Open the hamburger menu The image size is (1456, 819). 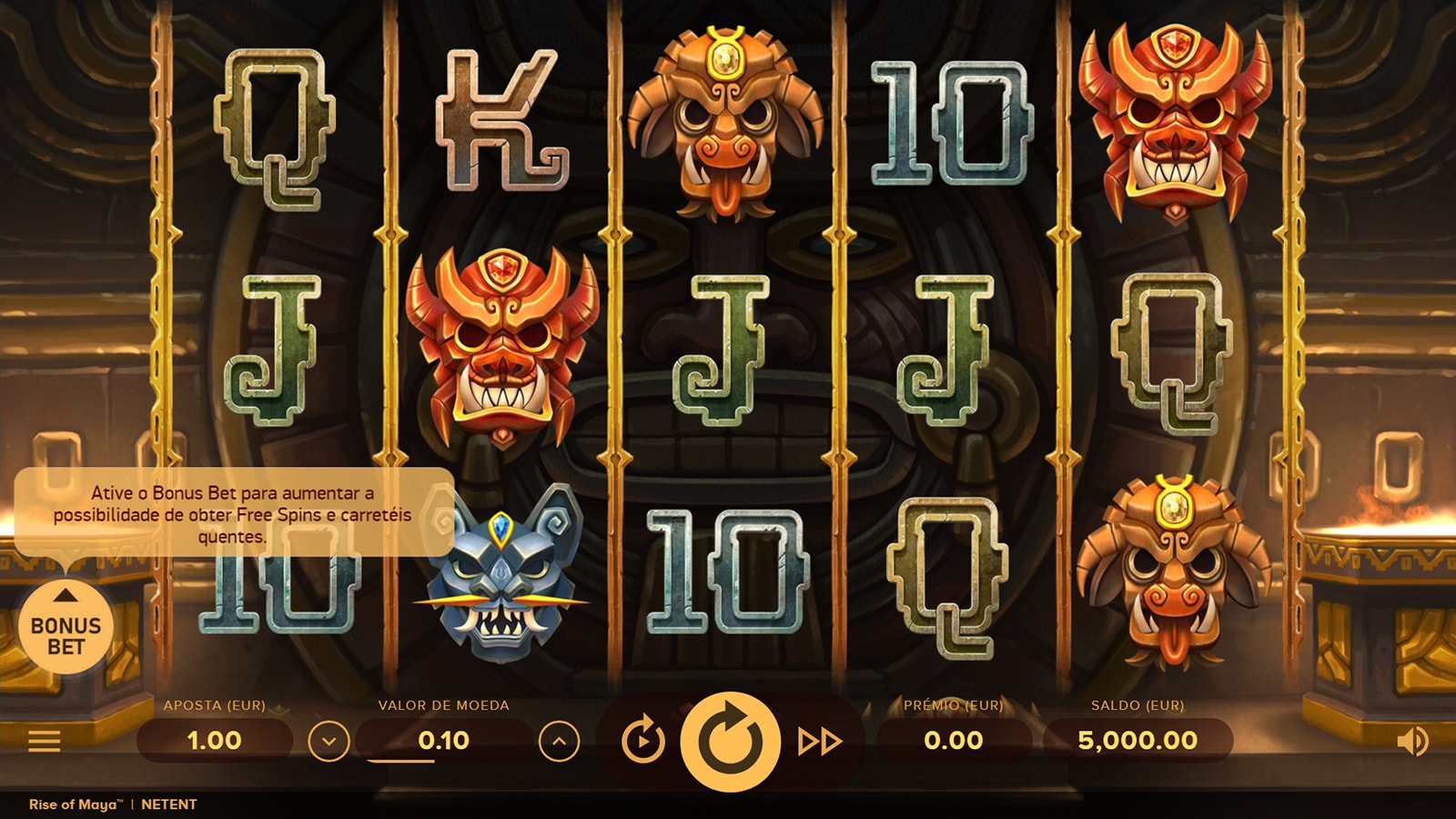pos(44,741)
